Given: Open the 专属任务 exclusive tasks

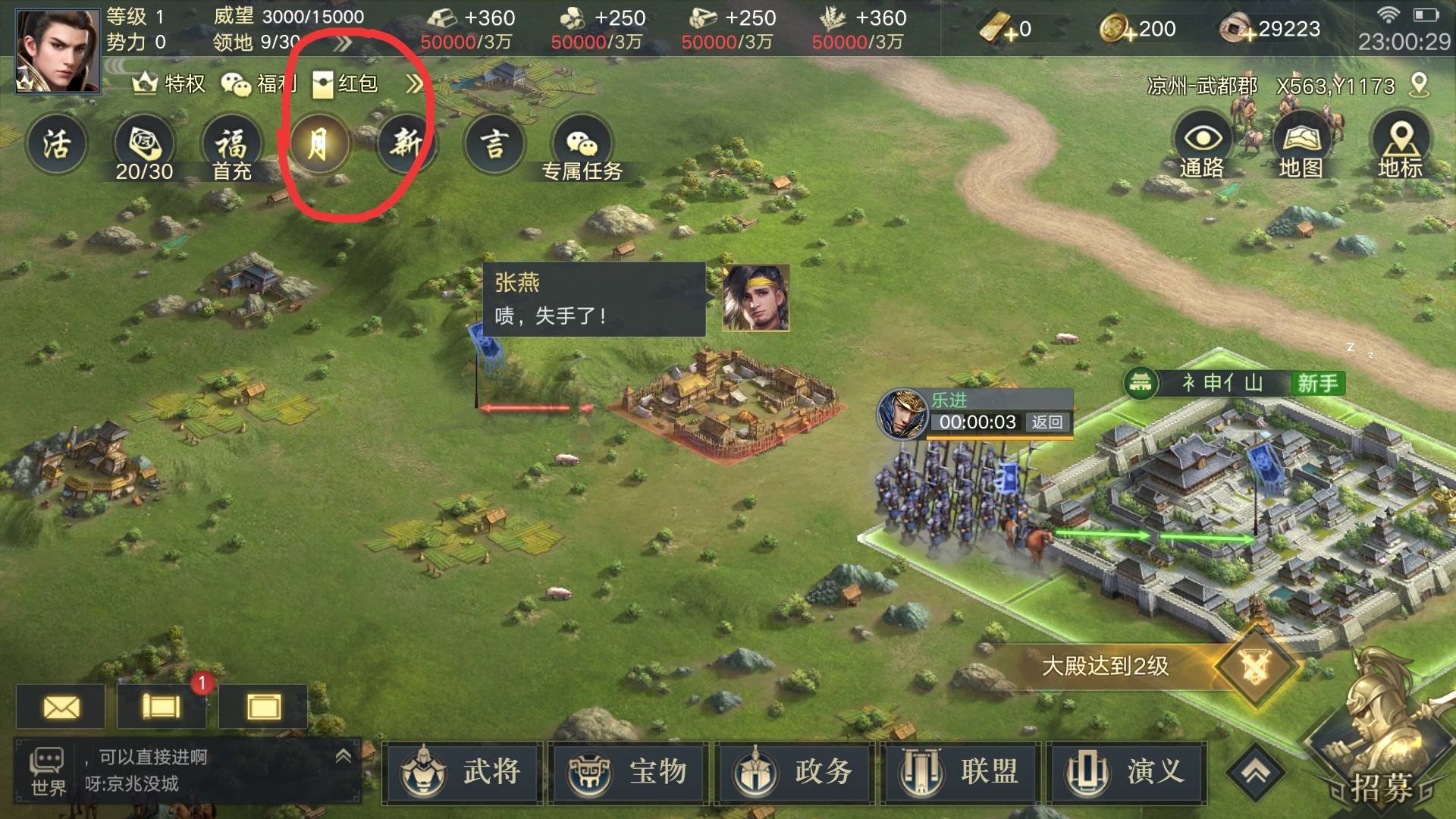Looking at the screenshot, I should [582, 149].
